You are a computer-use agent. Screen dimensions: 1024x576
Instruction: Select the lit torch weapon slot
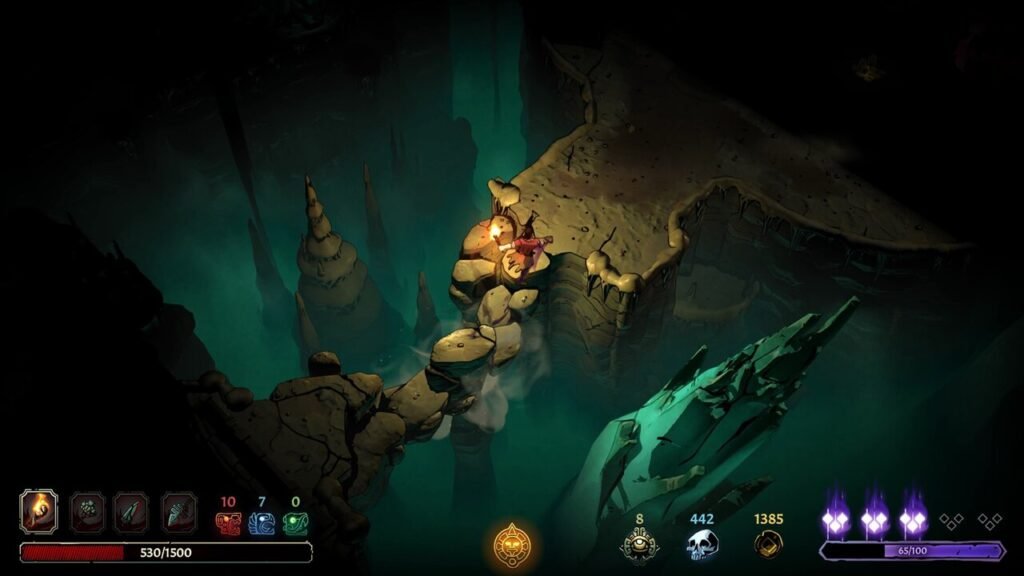39,511
